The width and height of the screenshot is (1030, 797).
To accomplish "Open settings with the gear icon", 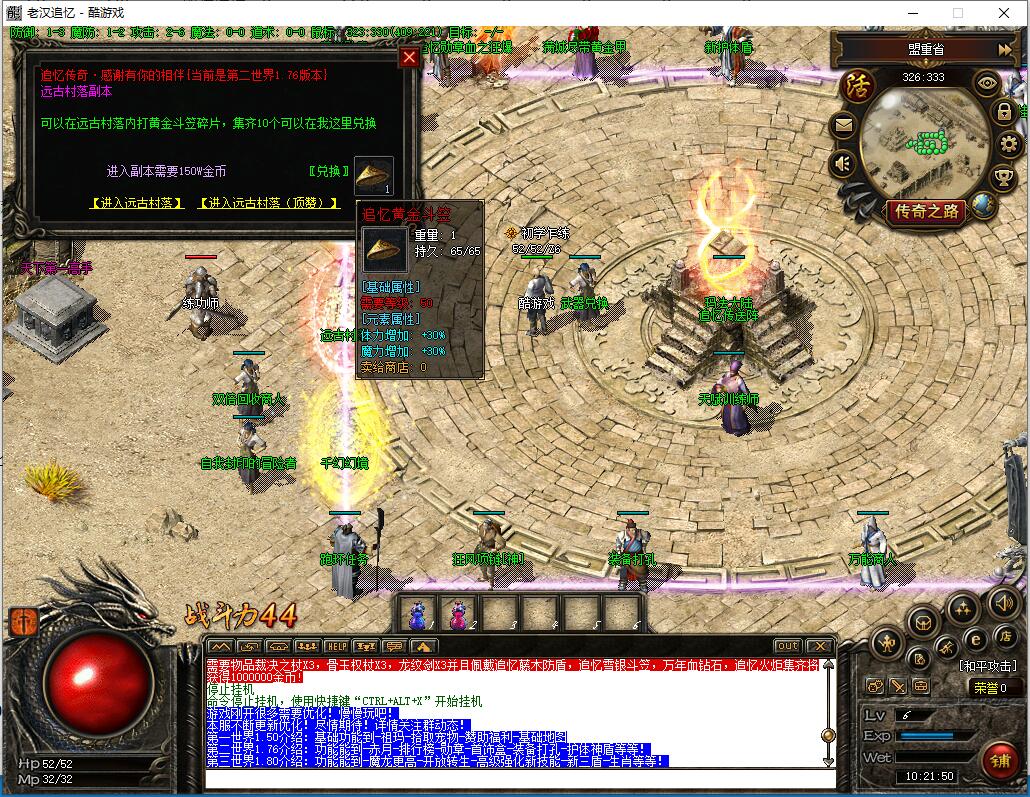I will click(1009, 144).
